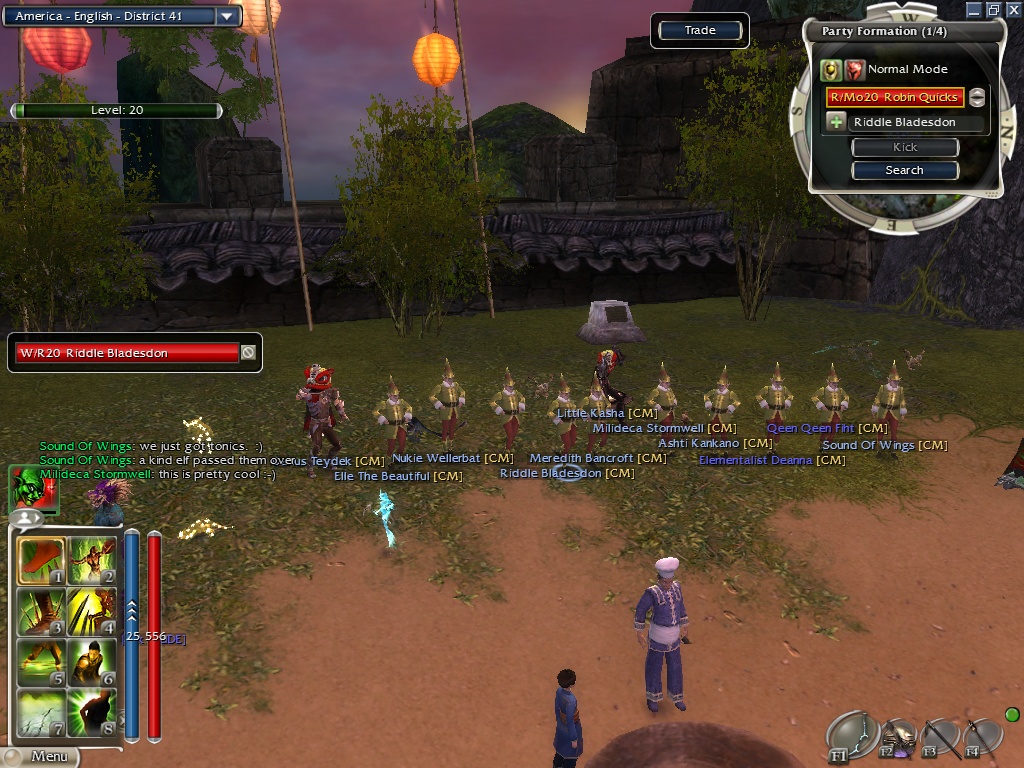Activate skill 1 with the red foot

coord(42,562)
